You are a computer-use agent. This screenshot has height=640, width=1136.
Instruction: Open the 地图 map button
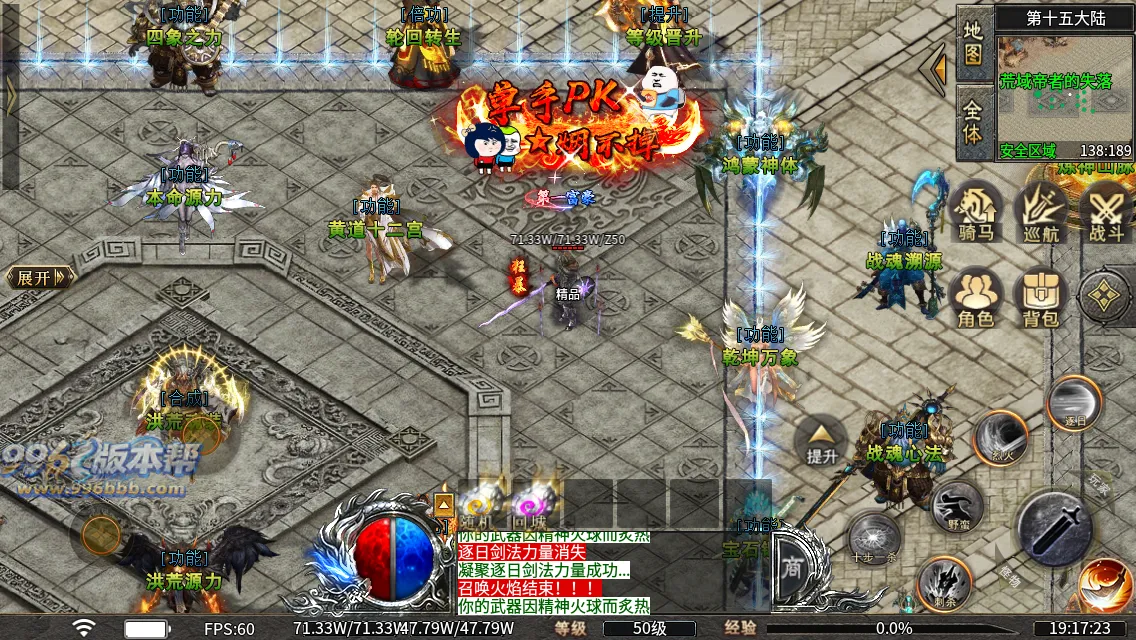975,44
